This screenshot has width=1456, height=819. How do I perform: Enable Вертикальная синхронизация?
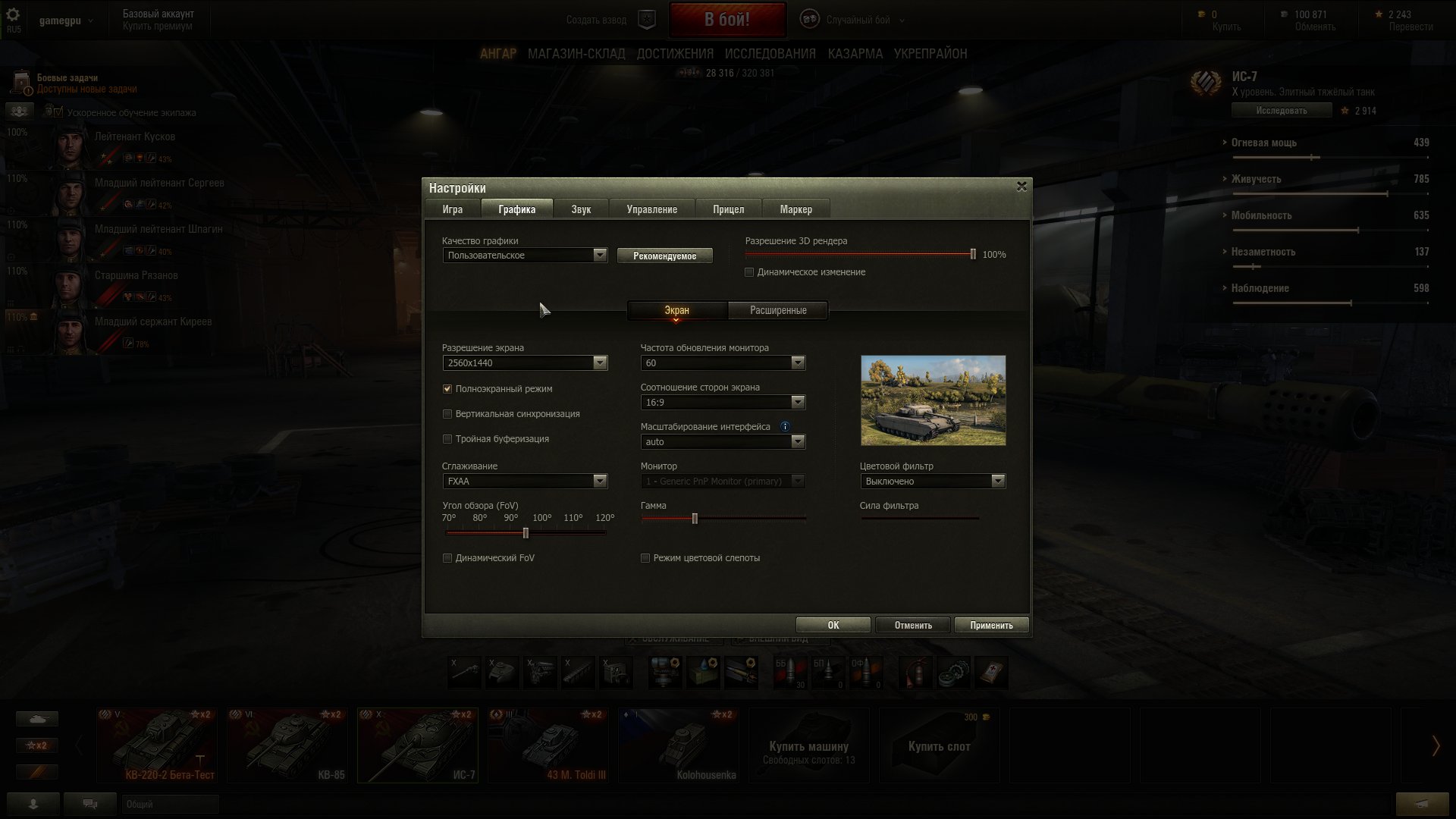pos(447,414)
